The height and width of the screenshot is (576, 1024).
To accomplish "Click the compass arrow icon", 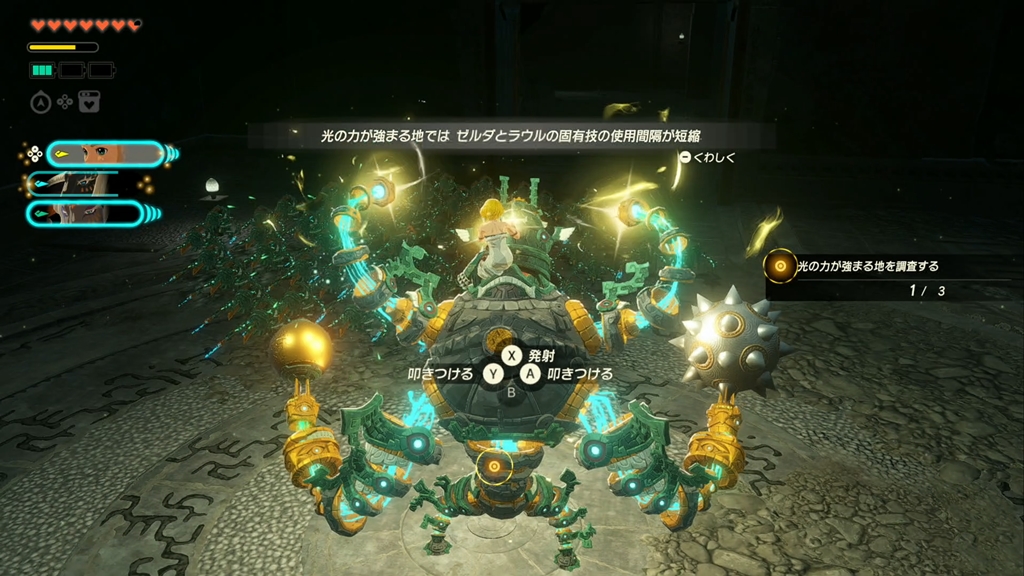I will click(x=41, y=101).
